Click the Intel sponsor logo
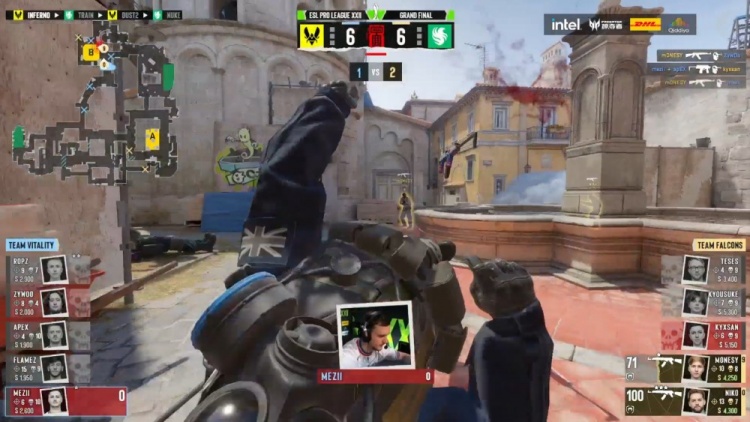Image resolution: width=750 pixels, height=422 pixels. pos(565,24)
